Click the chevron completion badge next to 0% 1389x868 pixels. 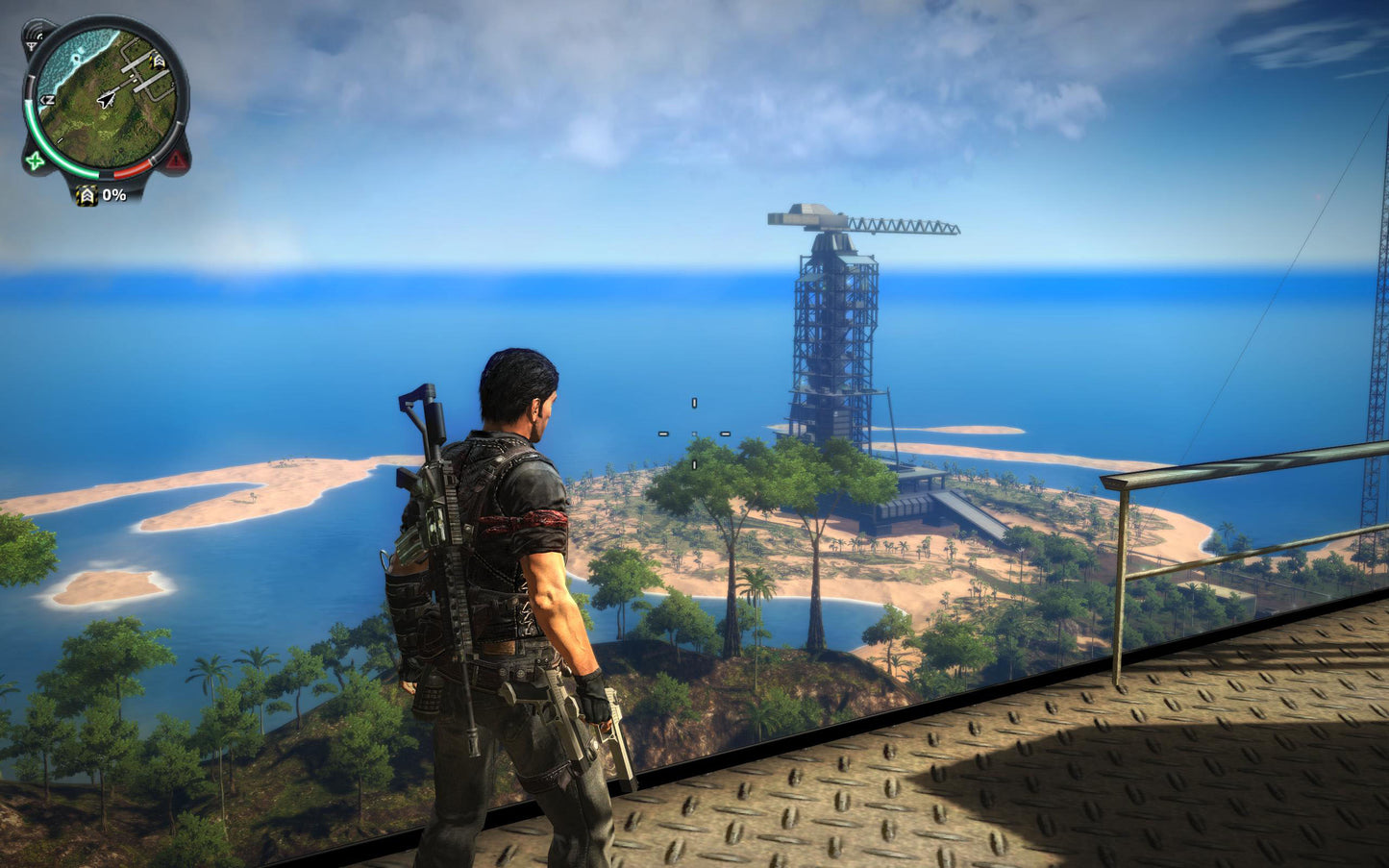coord(86,195)
